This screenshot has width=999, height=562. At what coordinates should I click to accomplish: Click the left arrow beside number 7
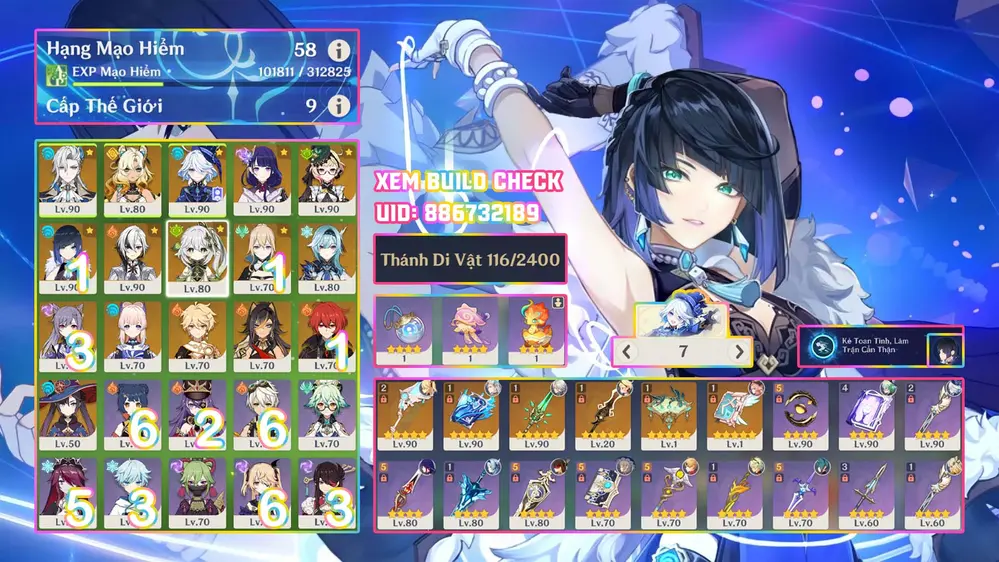(625, 351)
